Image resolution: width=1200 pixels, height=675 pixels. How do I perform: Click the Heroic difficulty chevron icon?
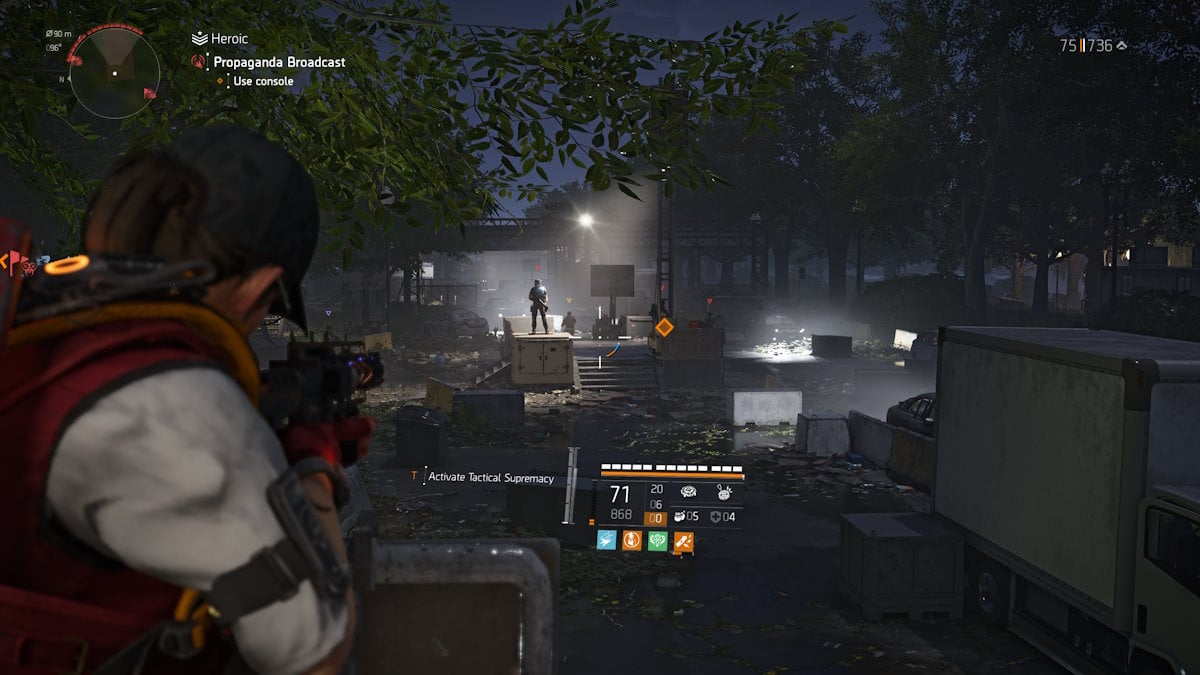[x=199, y=38]
